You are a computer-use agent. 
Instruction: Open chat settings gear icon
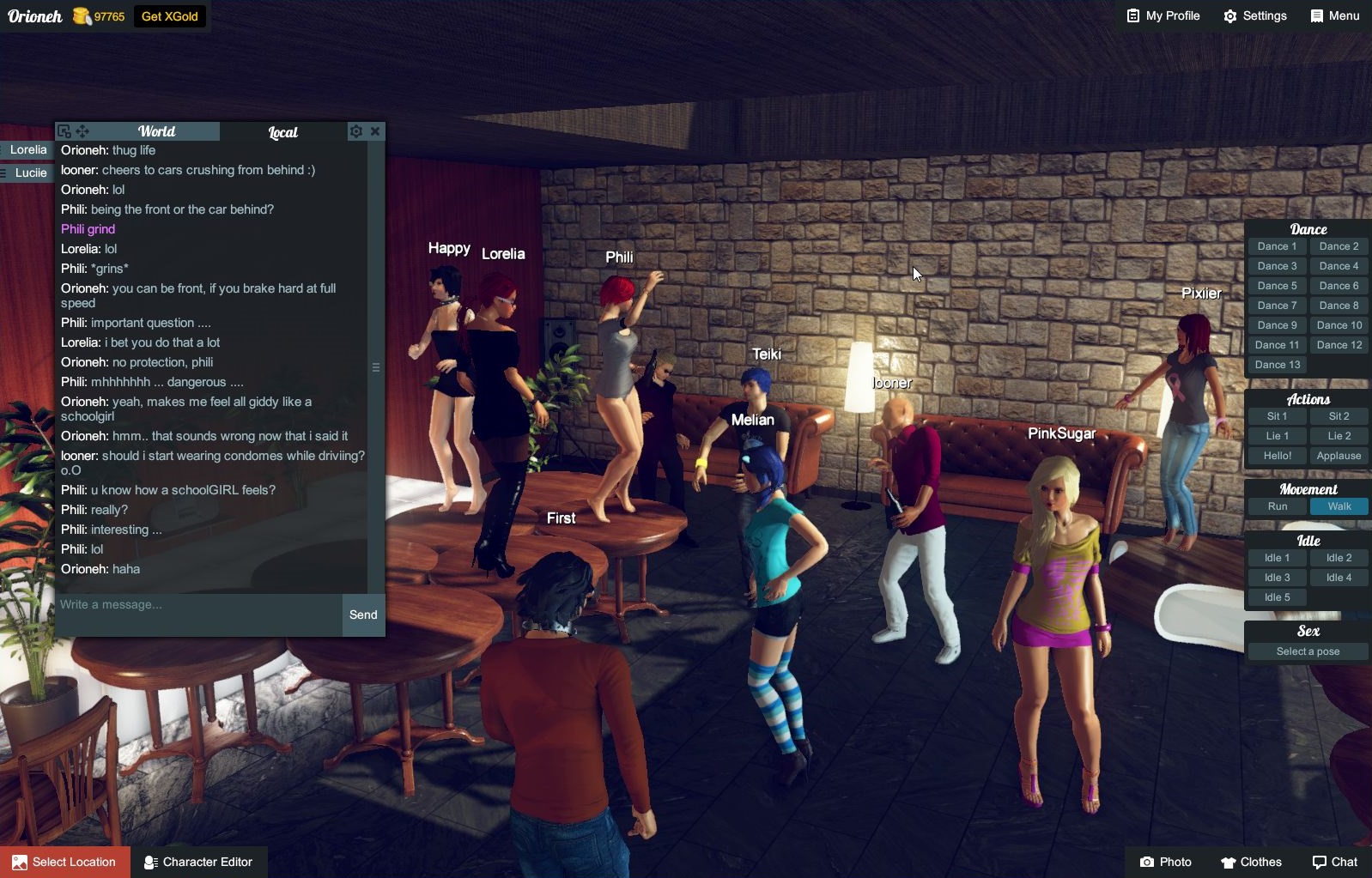coord(355,131)
